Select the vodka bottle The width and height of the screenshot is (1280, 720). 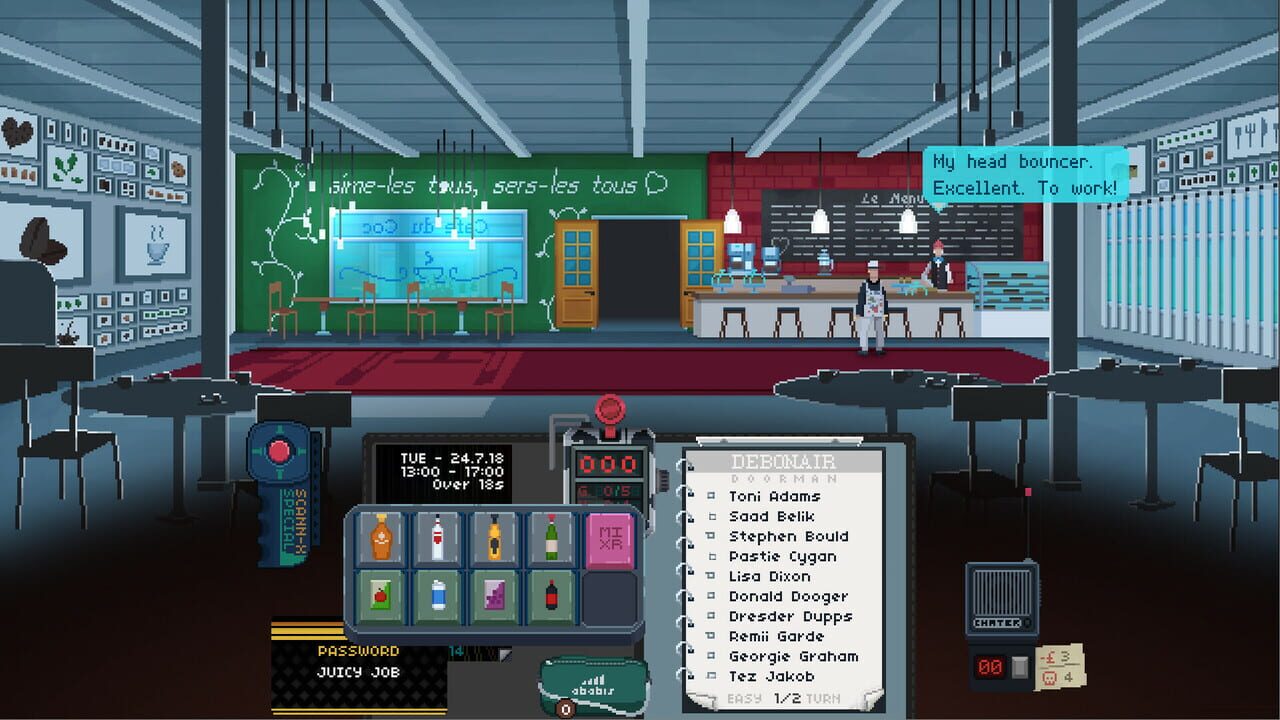pyautogui.click(x=438, y=537)
